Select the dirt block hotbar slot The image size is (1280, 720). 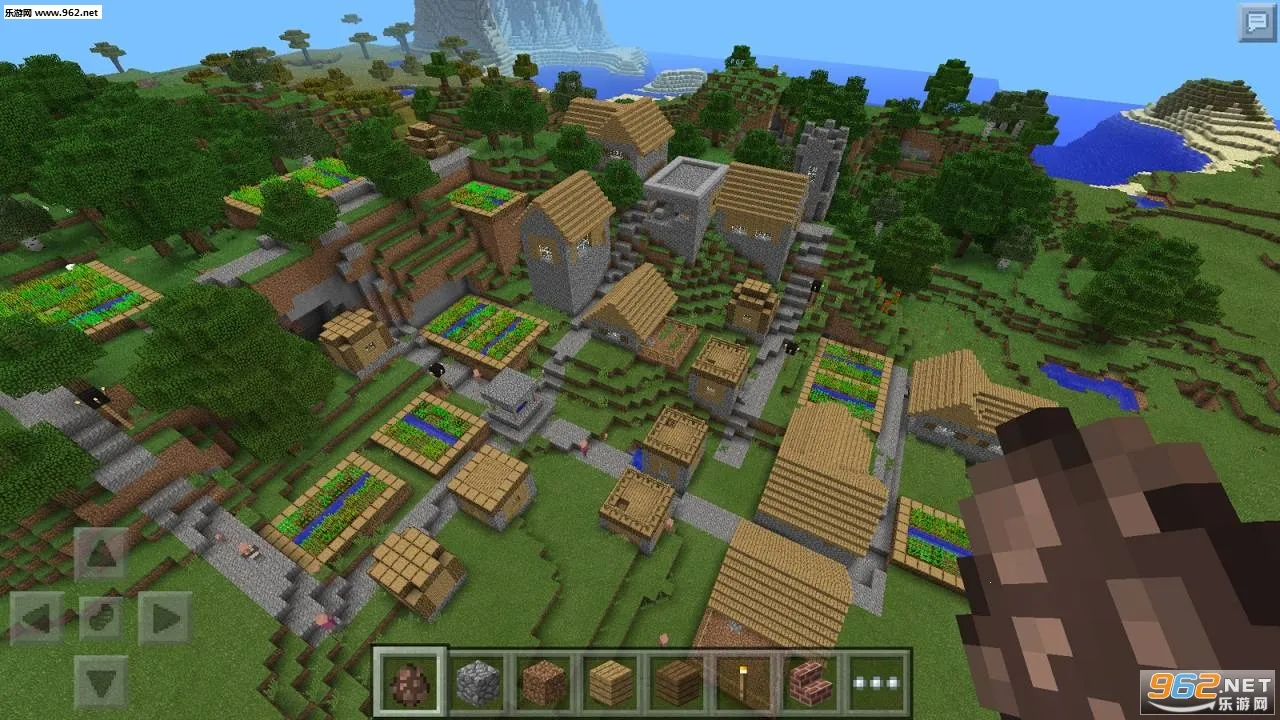[543, 678]
